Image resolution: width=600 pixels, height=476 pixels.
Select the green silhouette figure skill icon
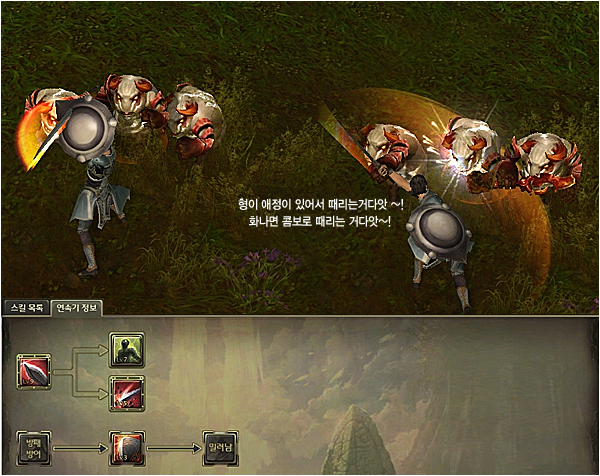[x=126, y=349]
